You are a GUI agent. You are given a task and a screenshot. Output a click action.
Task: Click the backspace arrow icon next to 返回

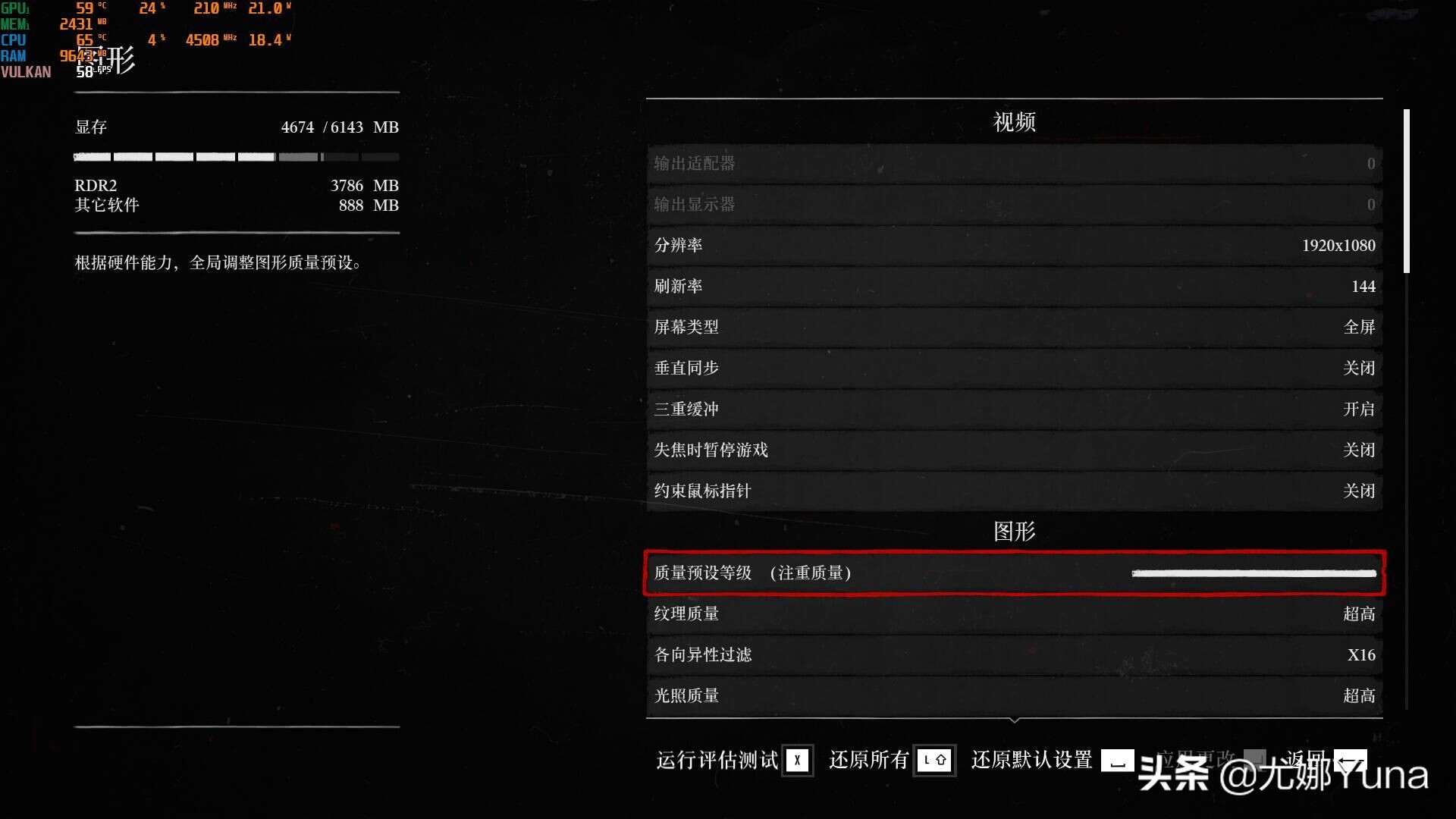[1350, 761]
